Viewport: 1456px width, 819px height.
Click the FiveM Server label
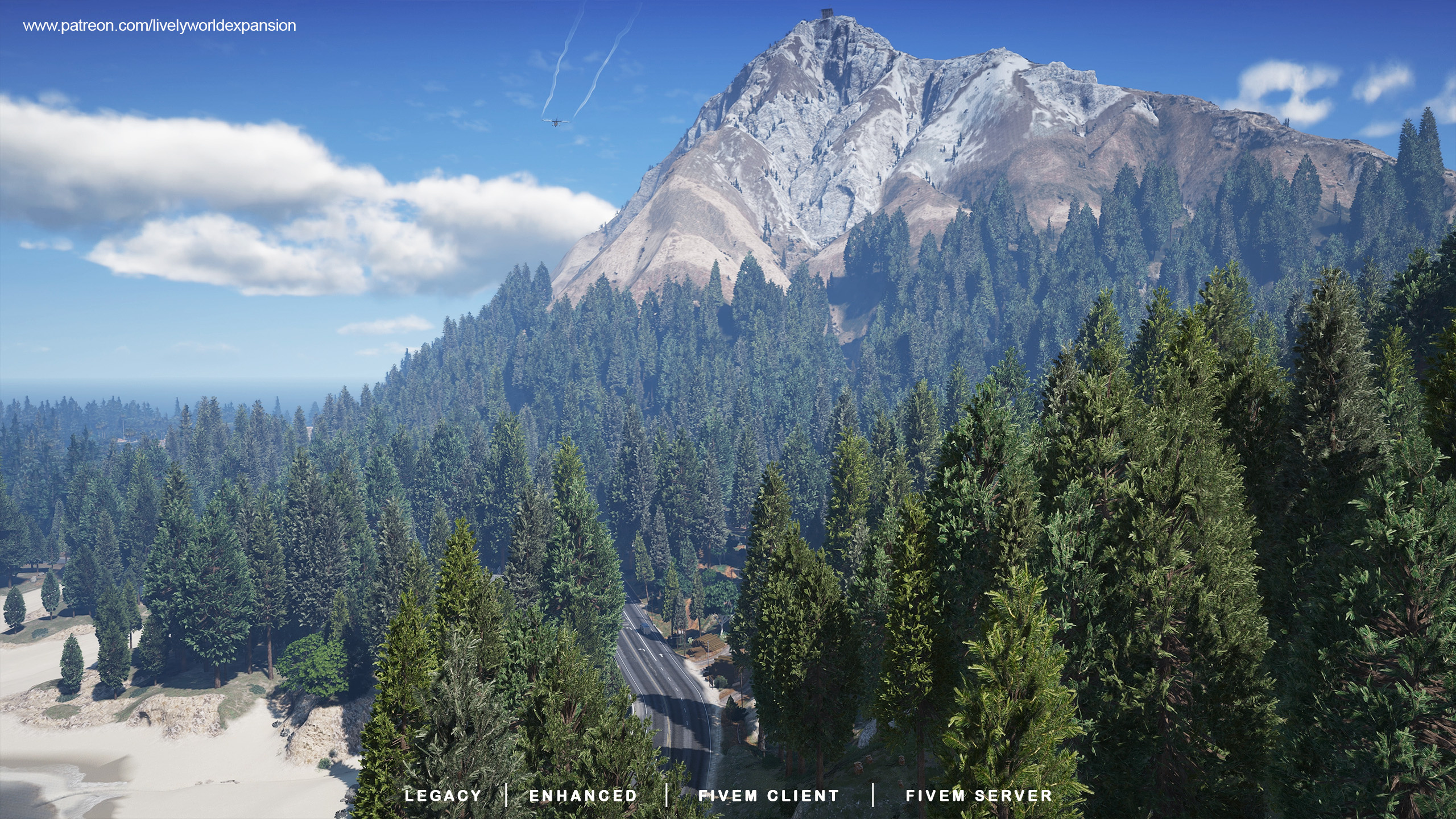979,796
